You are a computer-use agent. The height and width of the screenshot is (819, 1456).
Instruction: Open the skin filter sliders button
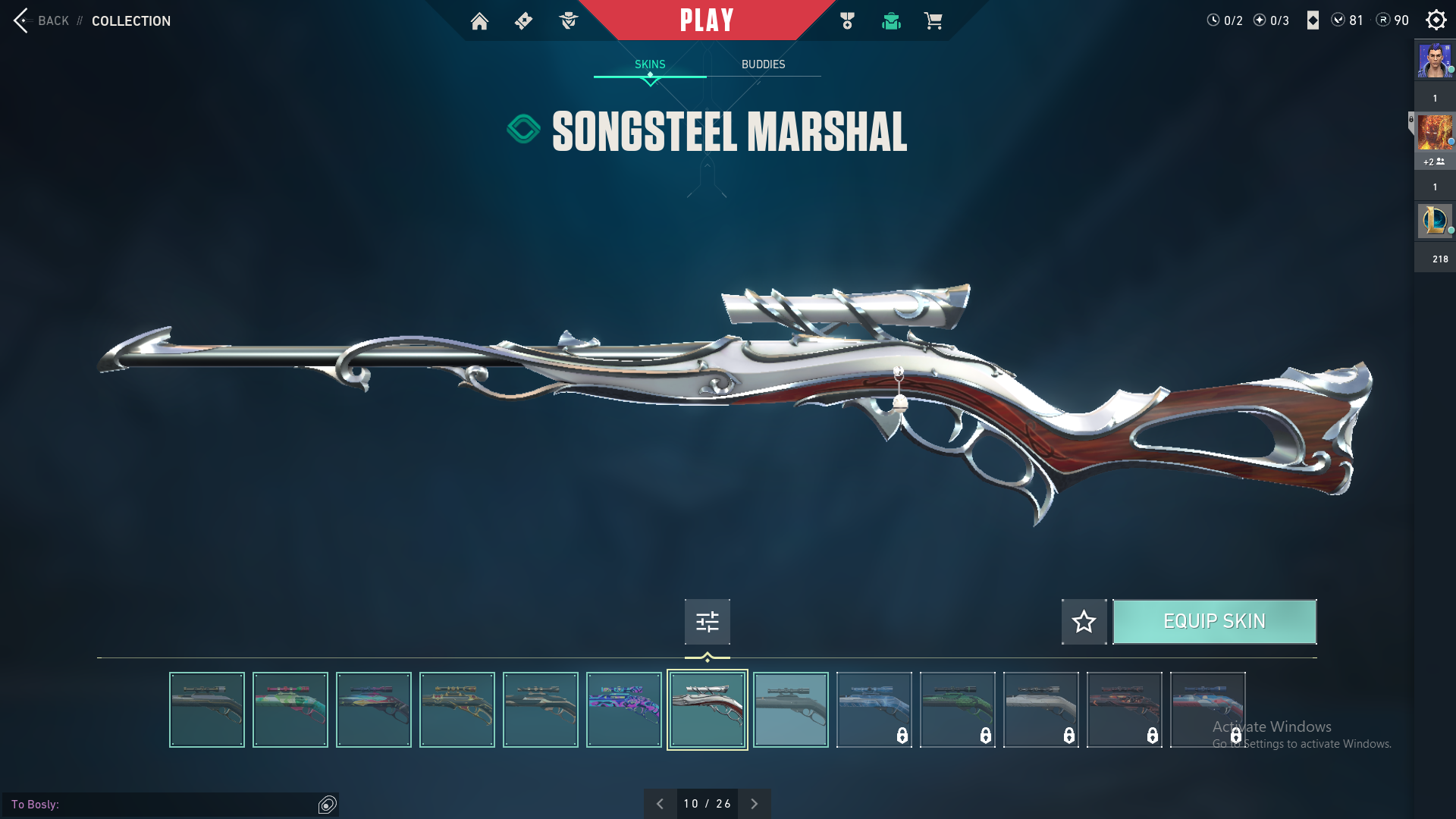coord(707,622)
